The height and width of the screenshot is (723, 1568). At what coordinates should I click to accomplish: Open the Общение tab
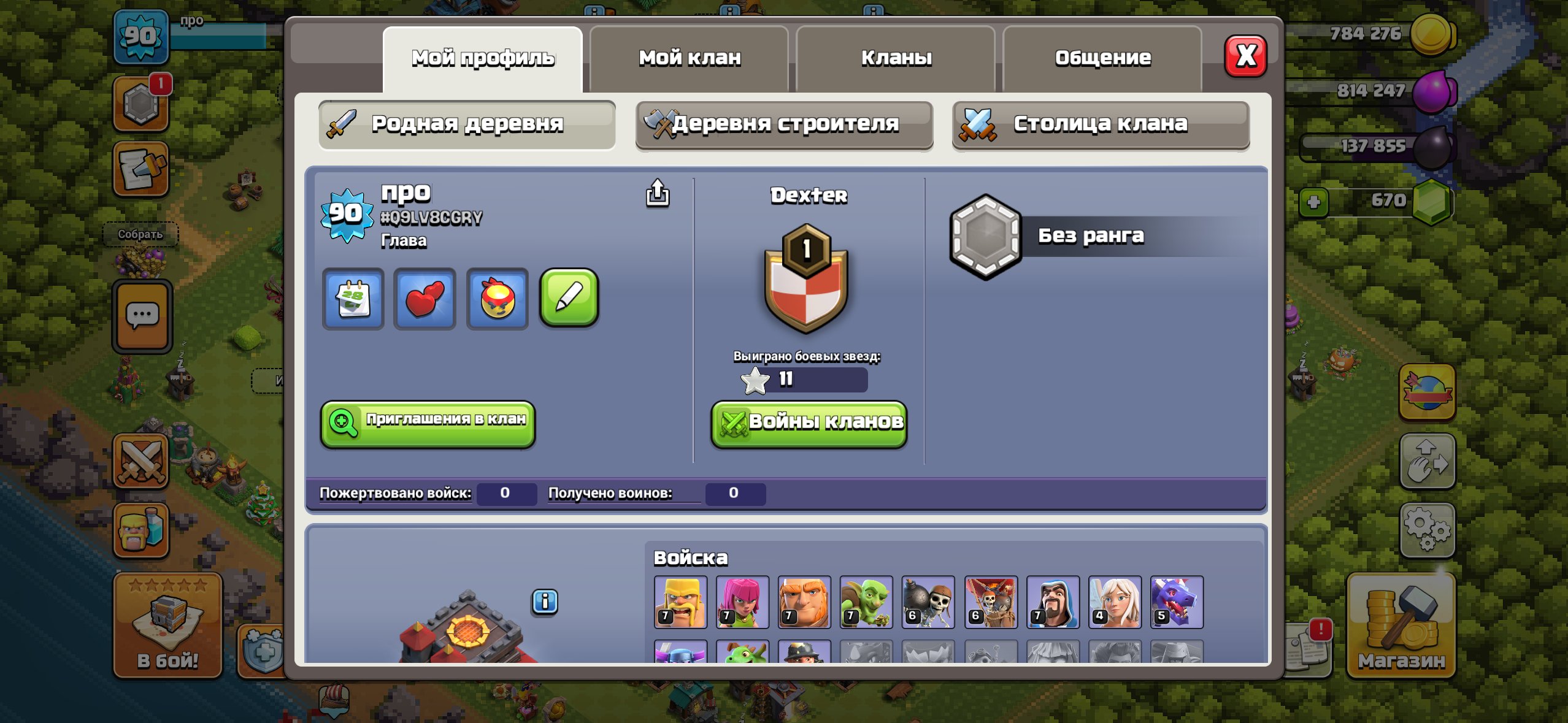point(1102,57)
